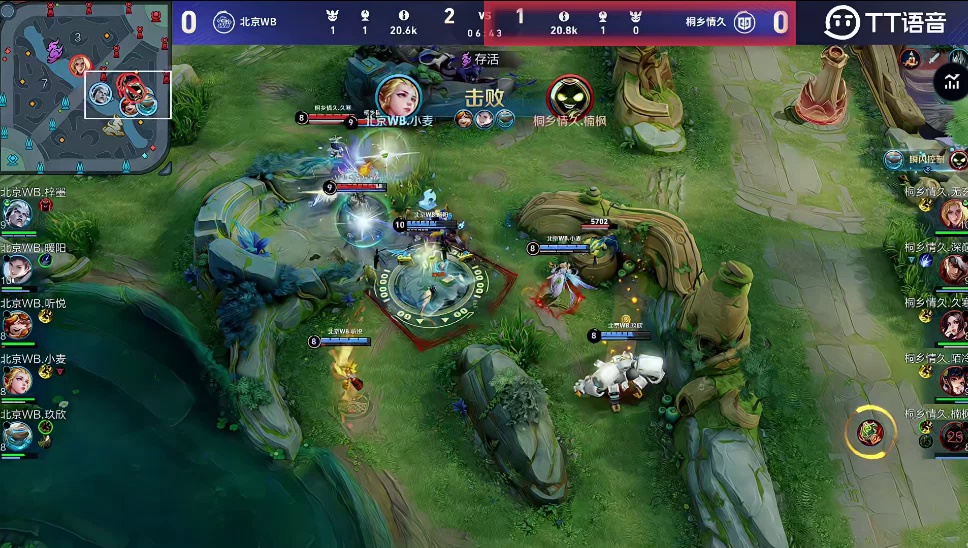This screenshot has height=548, width=968.
Task: Click the green-masked defeated hero portrait in kill banner
Action: pos(570,97)
